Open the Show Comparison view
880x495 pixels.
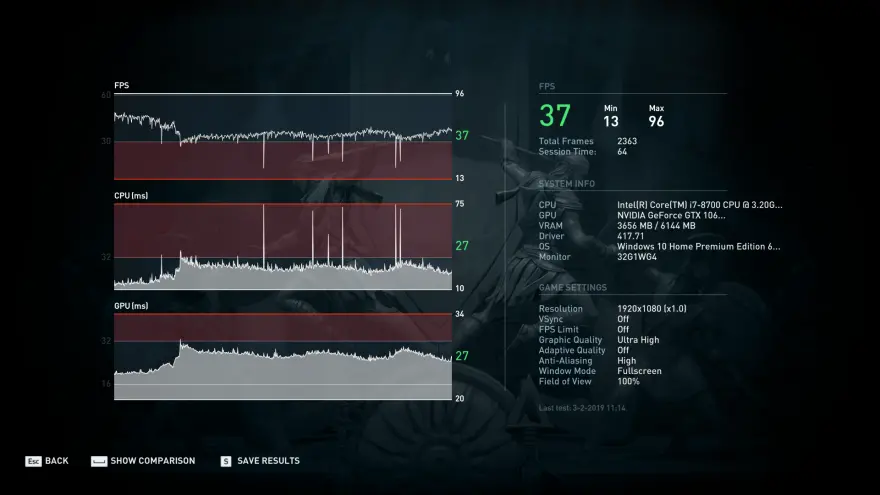(143, 461)
